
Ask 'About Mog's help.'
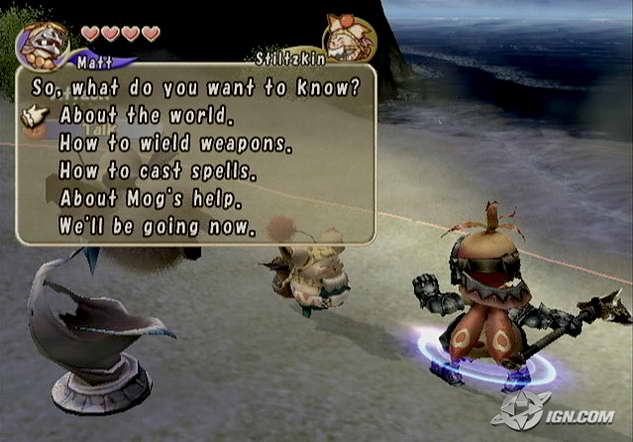[x=149, y=199]
